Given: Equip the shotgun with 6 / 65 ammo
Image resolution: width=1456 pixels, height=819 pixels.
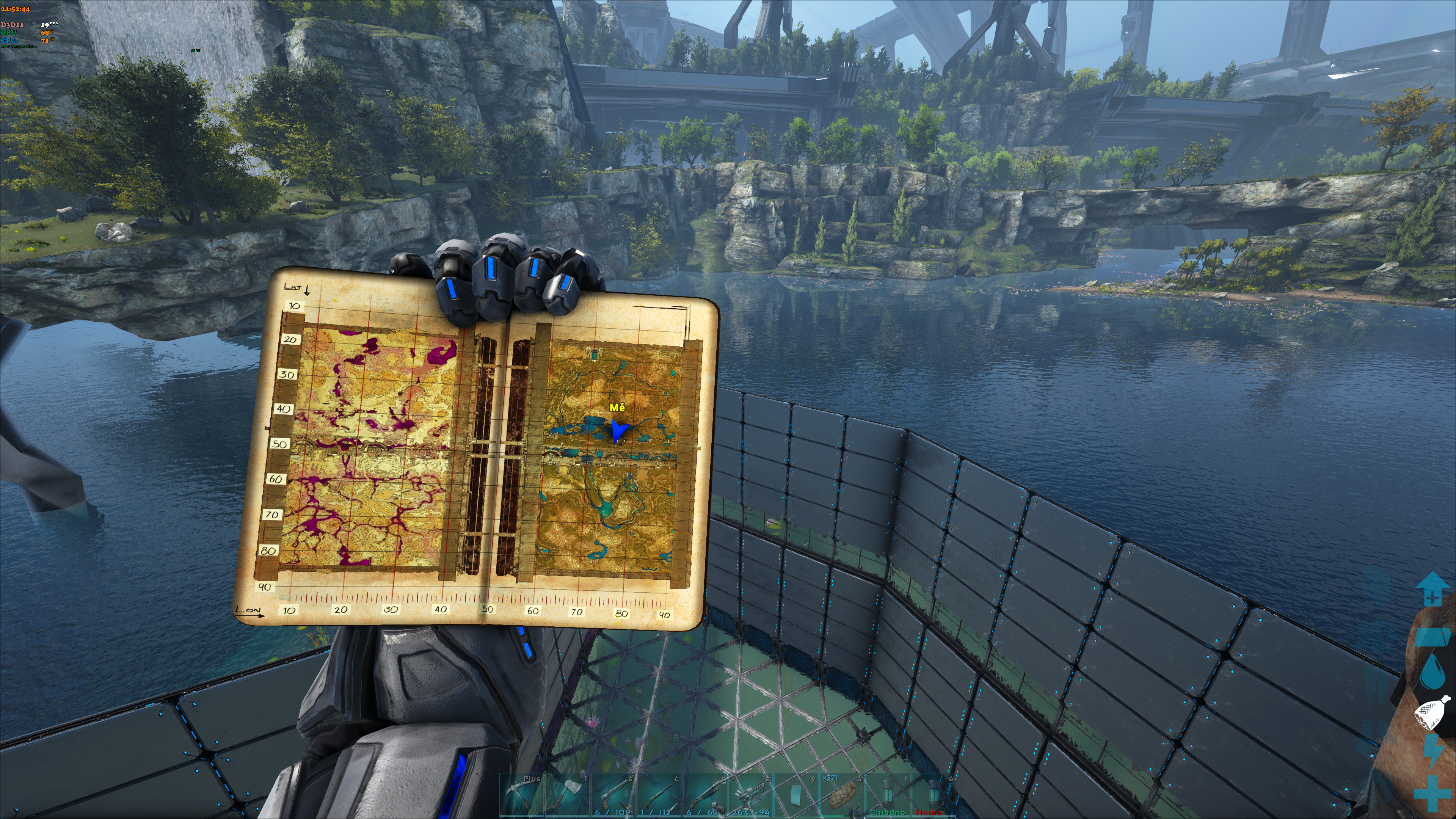Looking at the screenshot, I should (x=704, y=796).
